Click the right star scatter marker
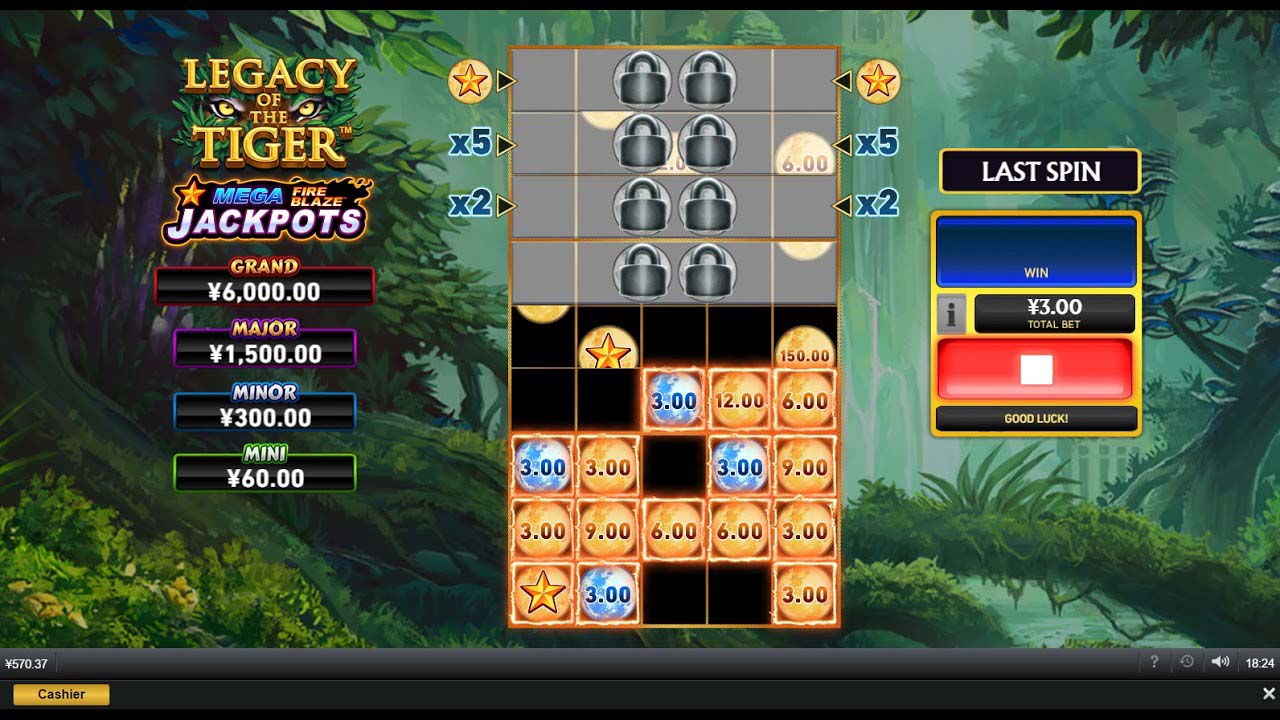1280x720 pixels. 878,80
